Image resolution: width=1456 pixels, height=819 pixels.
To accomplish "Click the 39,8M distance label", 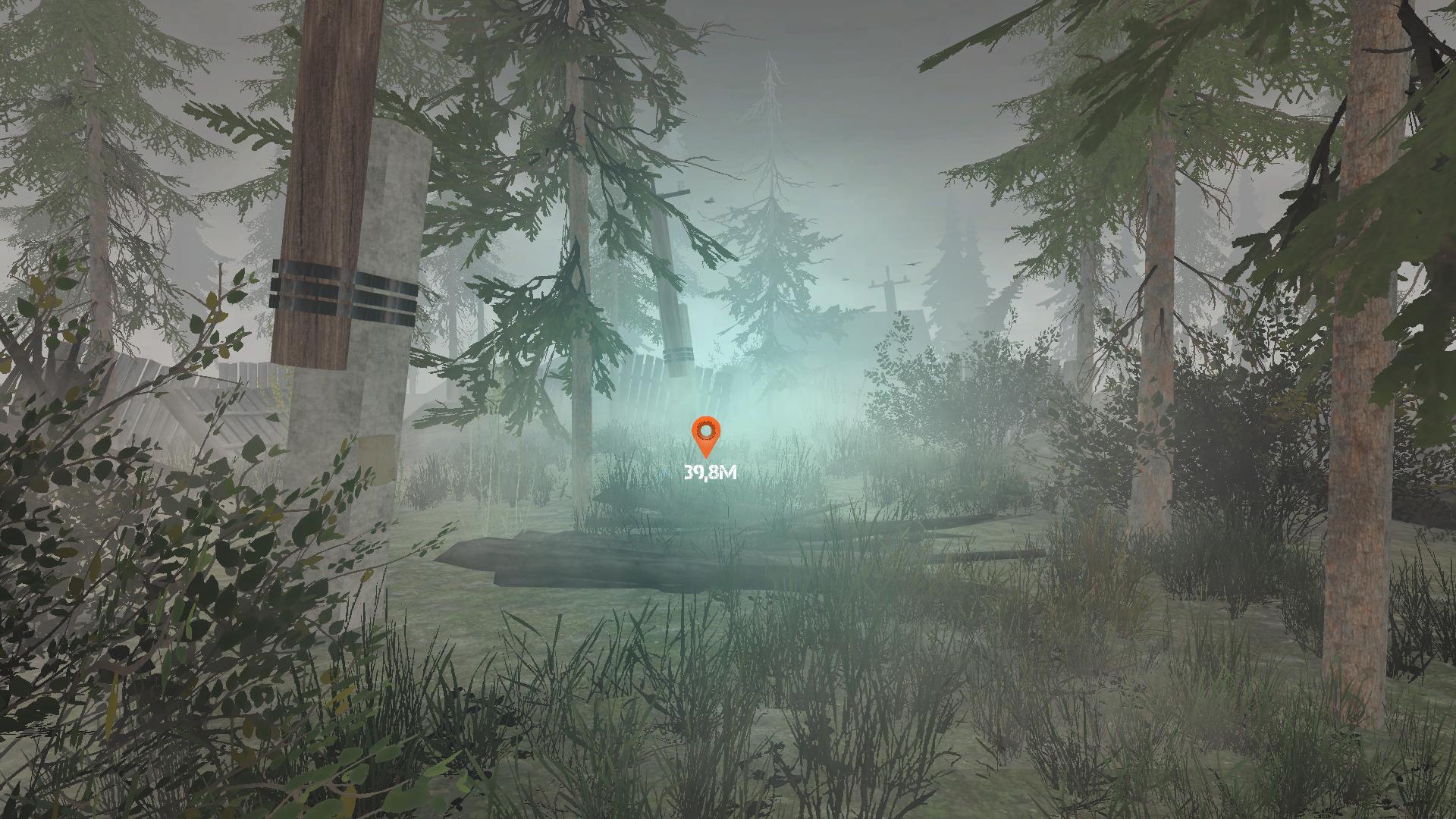I will pyautogui.click(x=708, y=474).
